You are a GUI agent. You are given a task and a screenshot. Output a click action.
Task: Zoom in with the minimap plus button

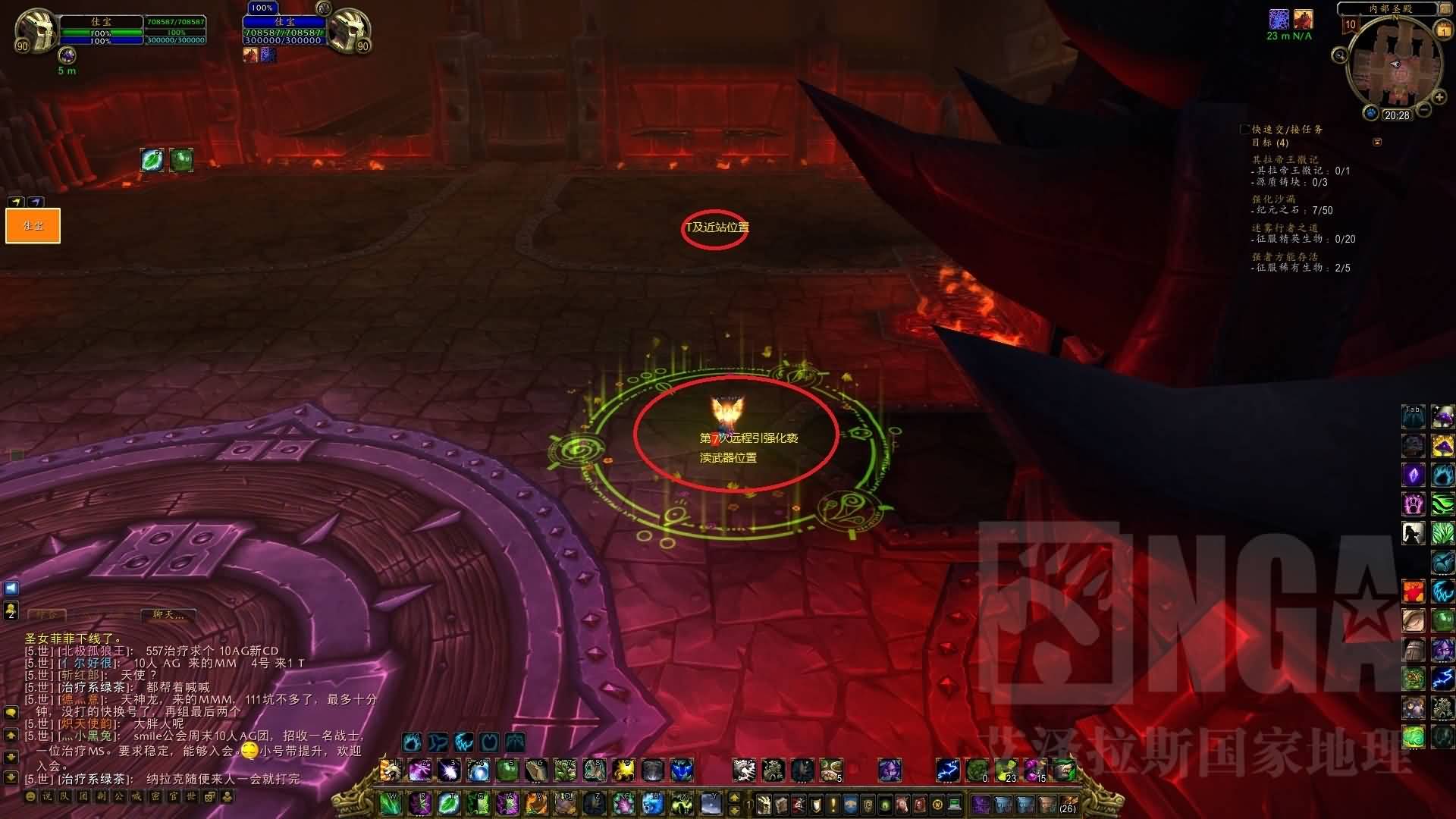[1439, 97]
